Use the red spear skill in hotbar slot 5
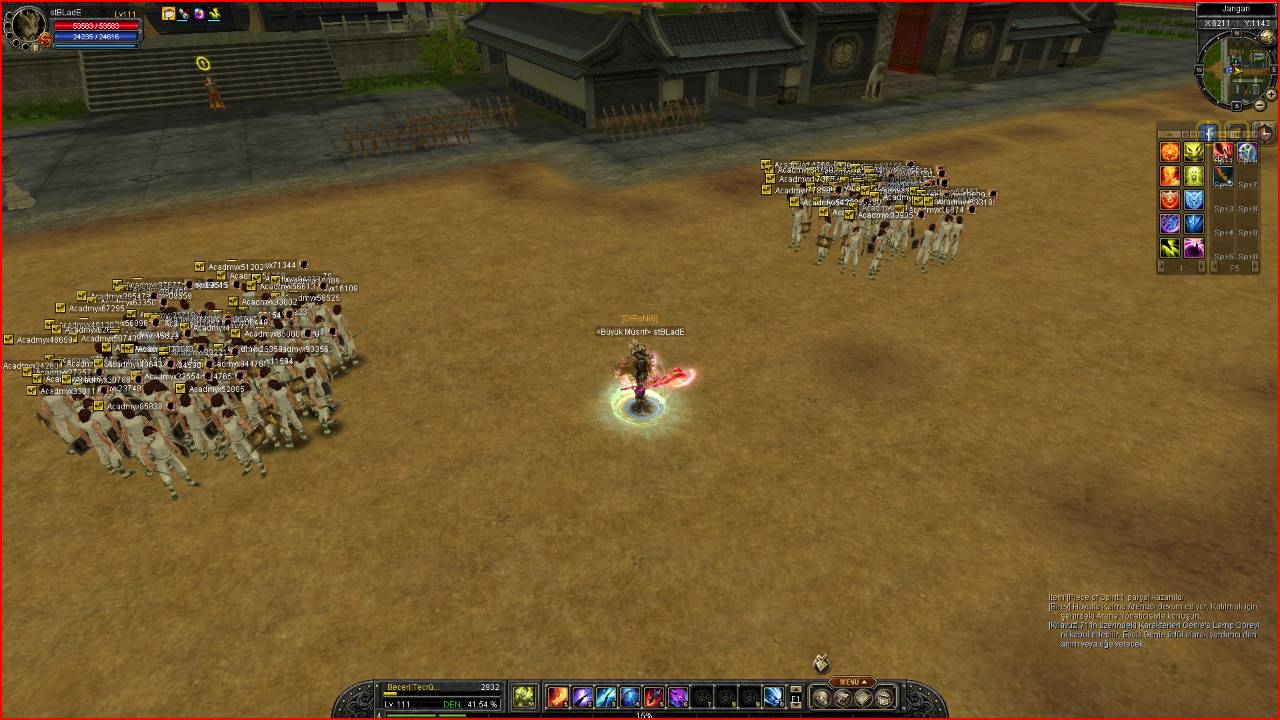 (654, 697)
